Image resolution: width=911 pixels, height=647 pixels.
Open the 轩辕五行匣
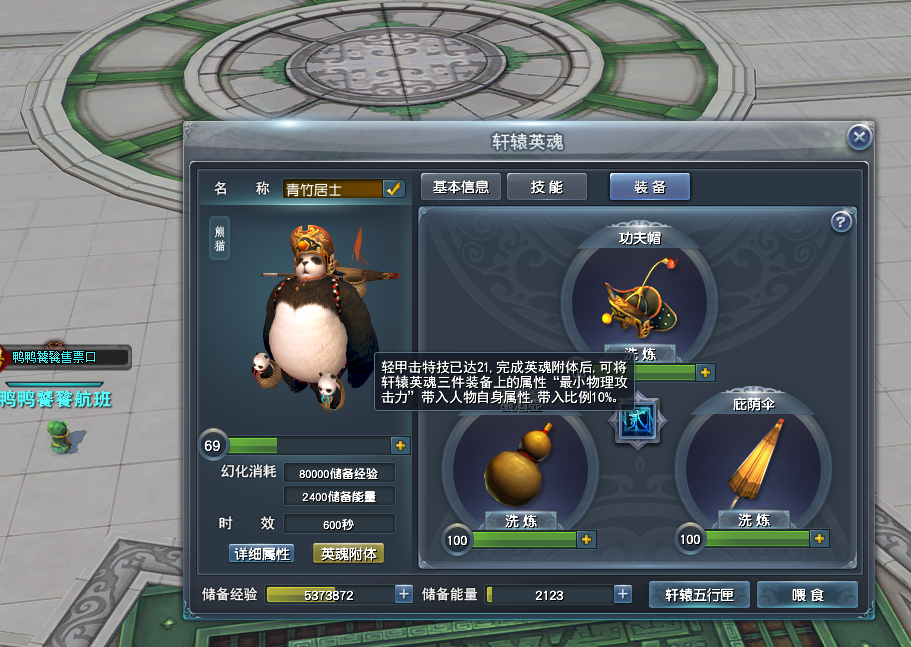click(700, 595)
